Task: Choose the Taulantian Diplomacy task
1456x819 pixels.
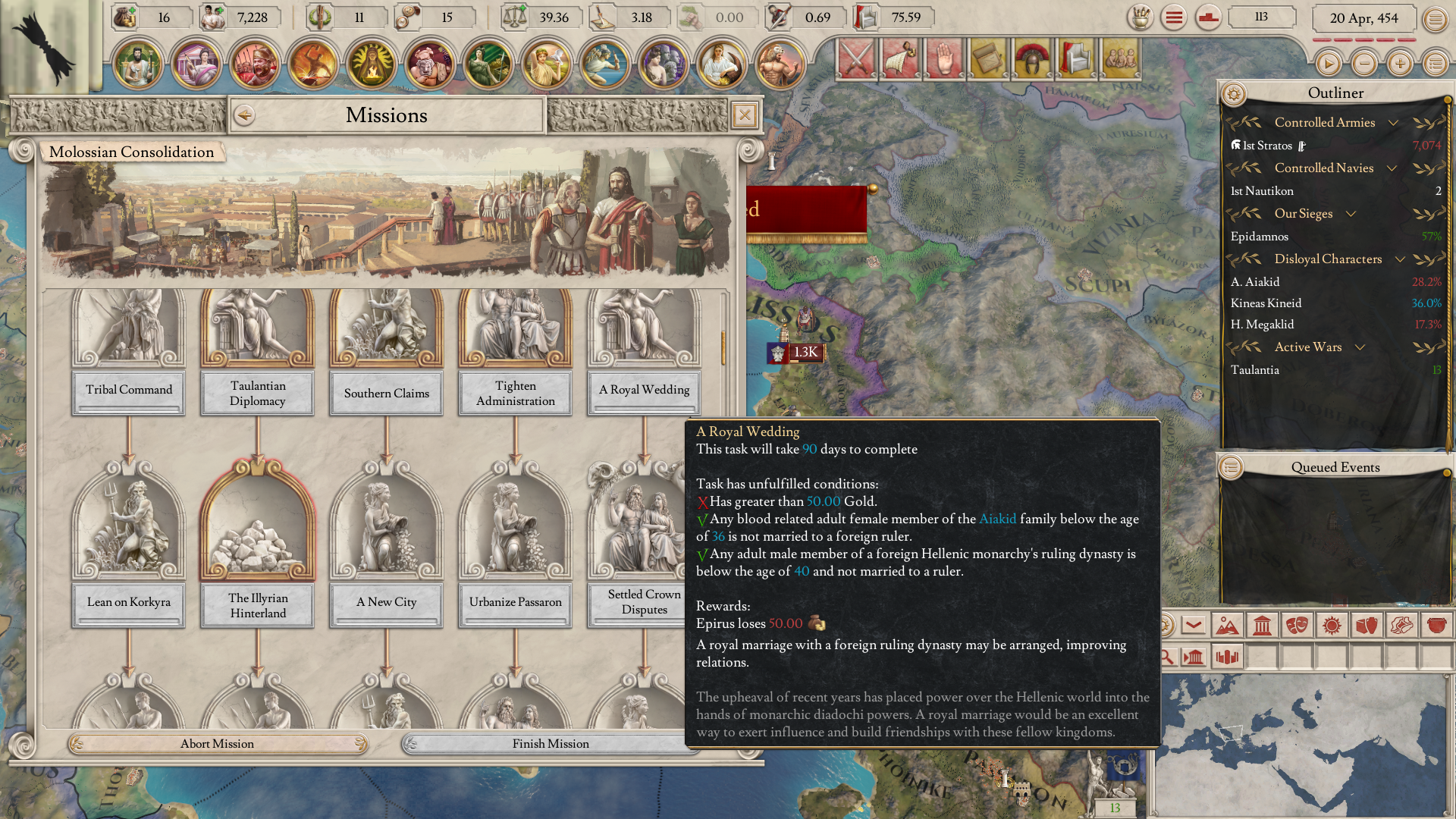Action: pyautogui.click(x=258, y=393)
